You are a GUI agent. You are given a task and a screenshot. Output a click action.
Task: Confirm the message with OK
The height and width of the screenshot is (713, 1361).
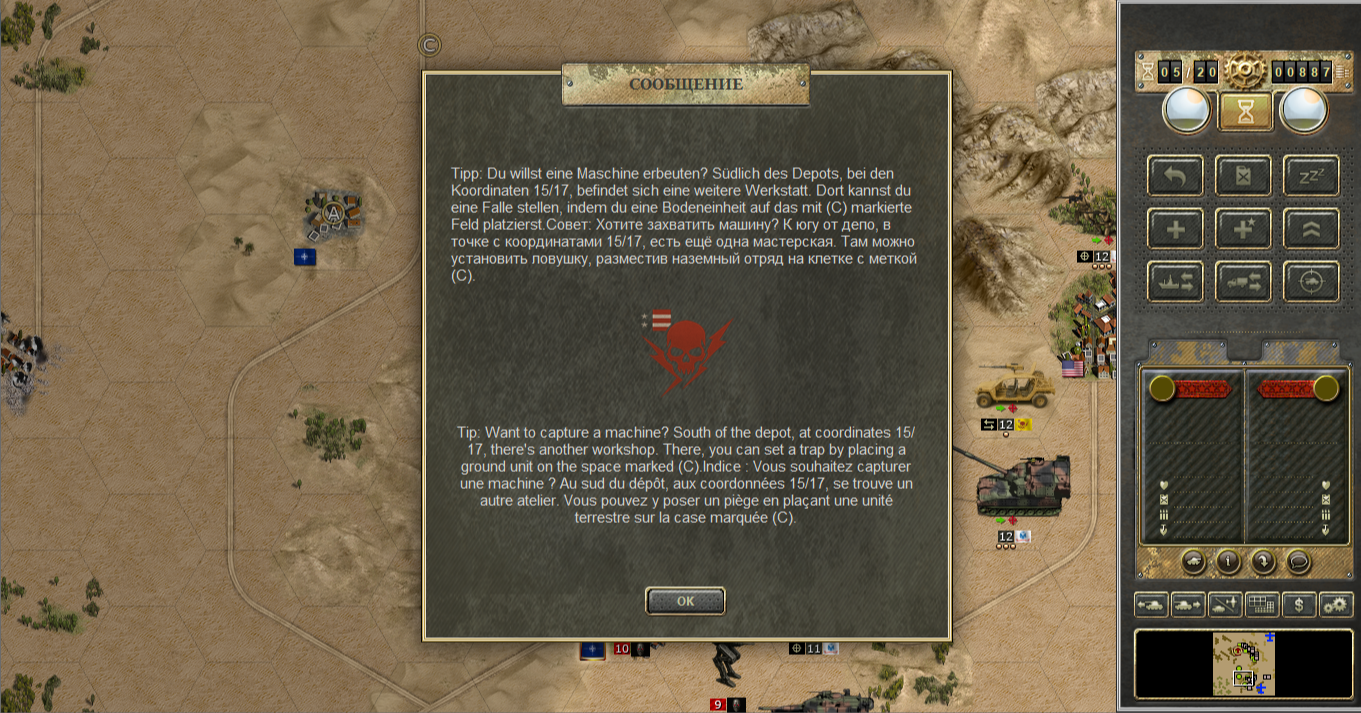pyautogui.click(x=685, y=601)
